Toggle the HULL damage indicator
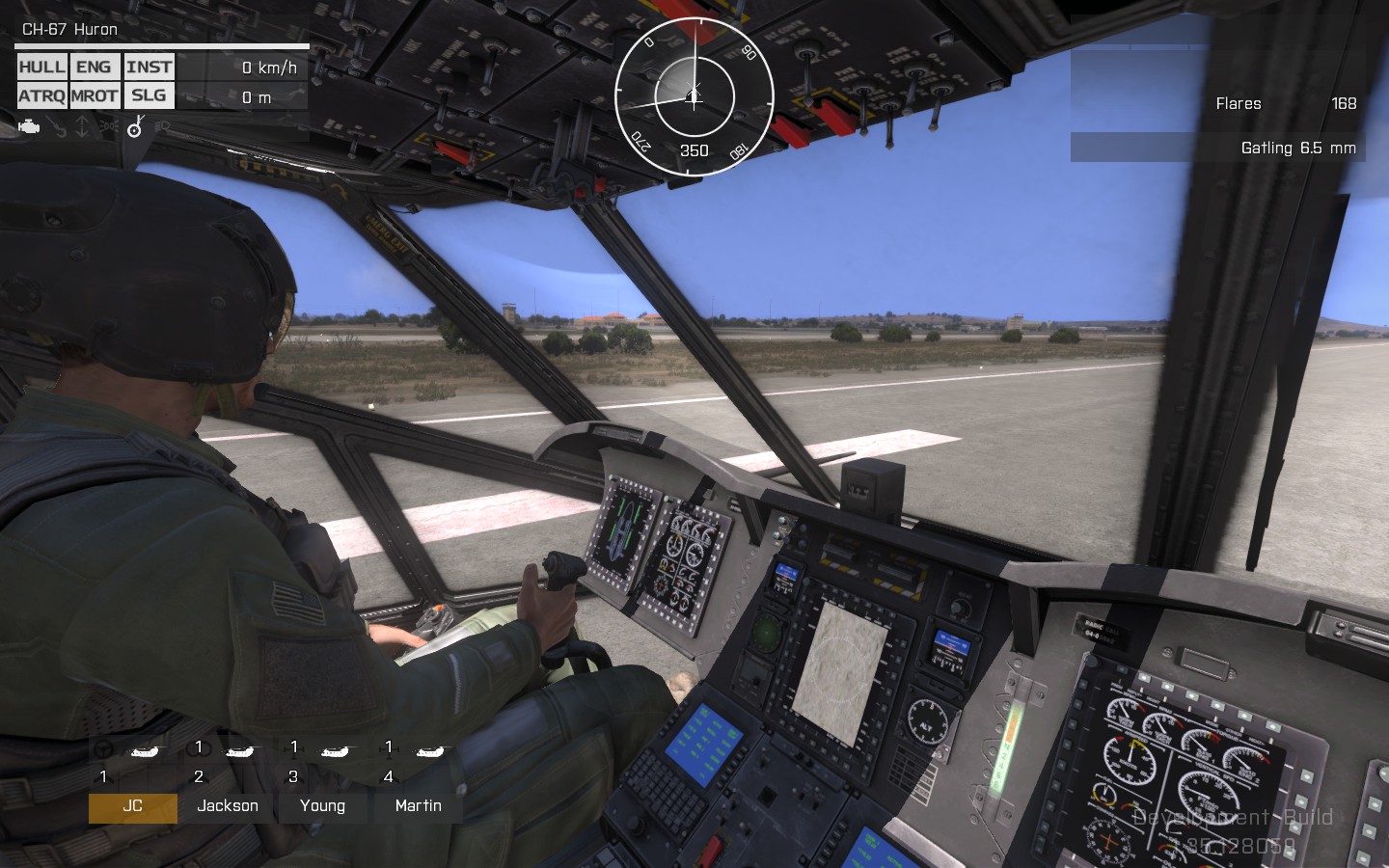The height and width of the screenshot is (868, 1389). pos(41,67)
